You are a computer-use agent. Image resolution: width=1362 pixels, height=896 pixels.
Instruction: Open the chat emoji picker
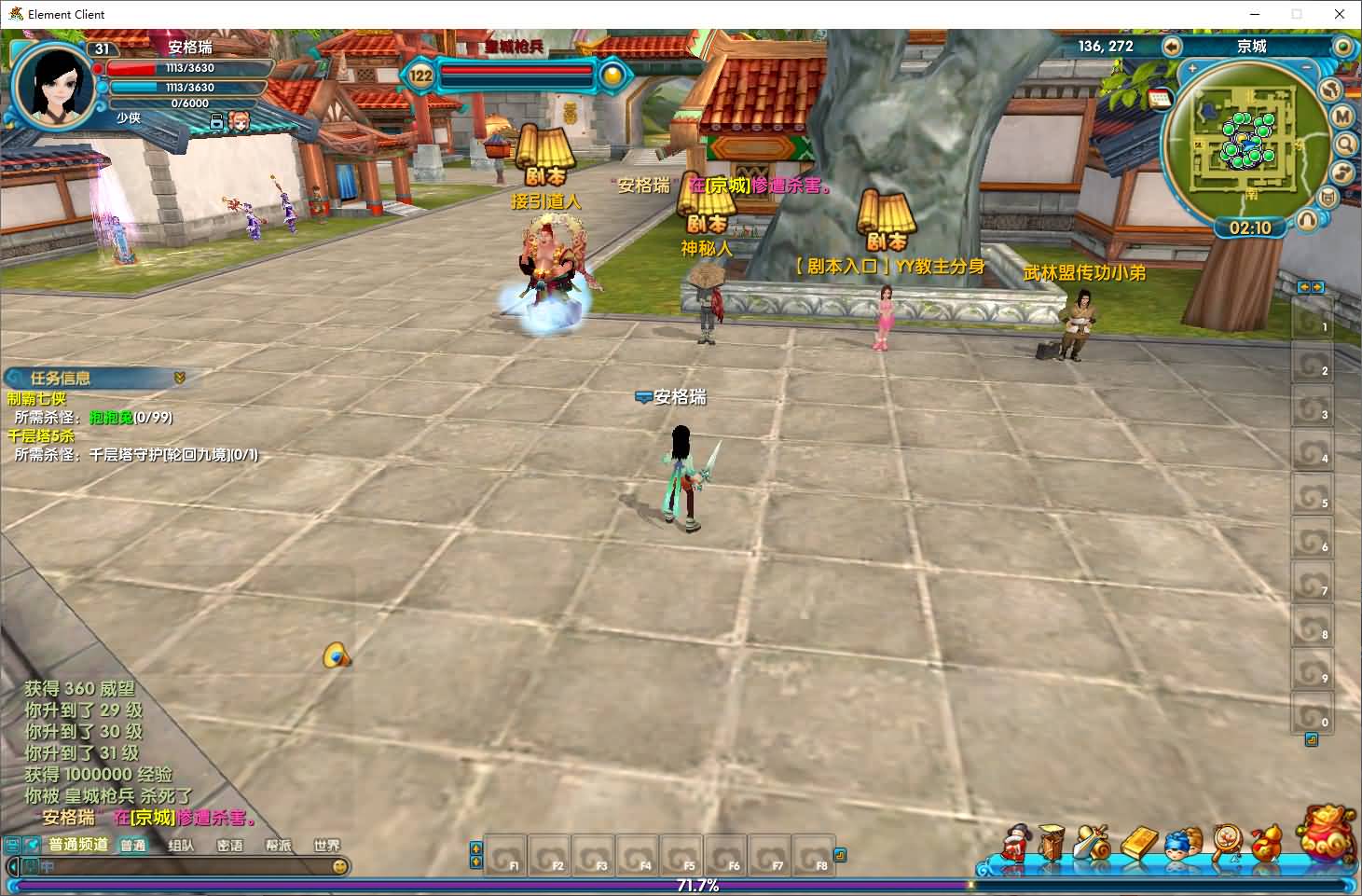point(340,866)
